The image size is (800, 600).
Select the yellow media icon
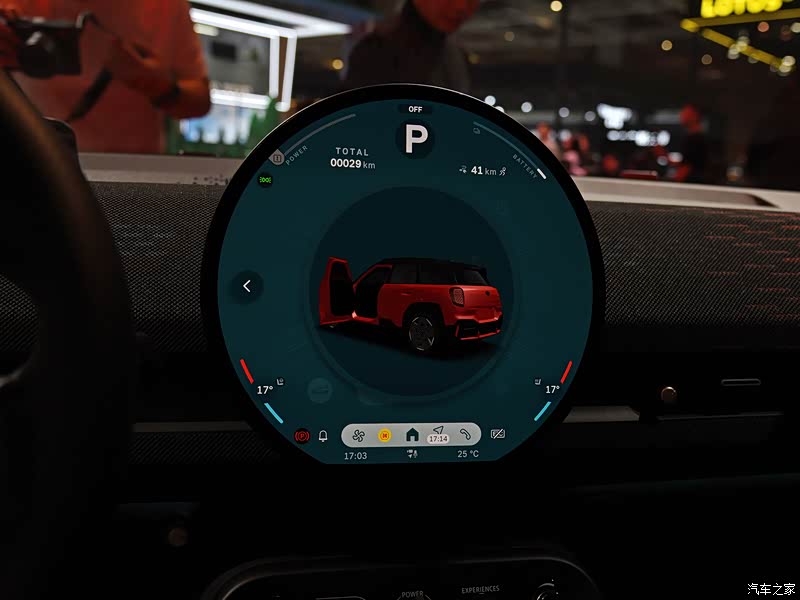[x=385, y=435]
